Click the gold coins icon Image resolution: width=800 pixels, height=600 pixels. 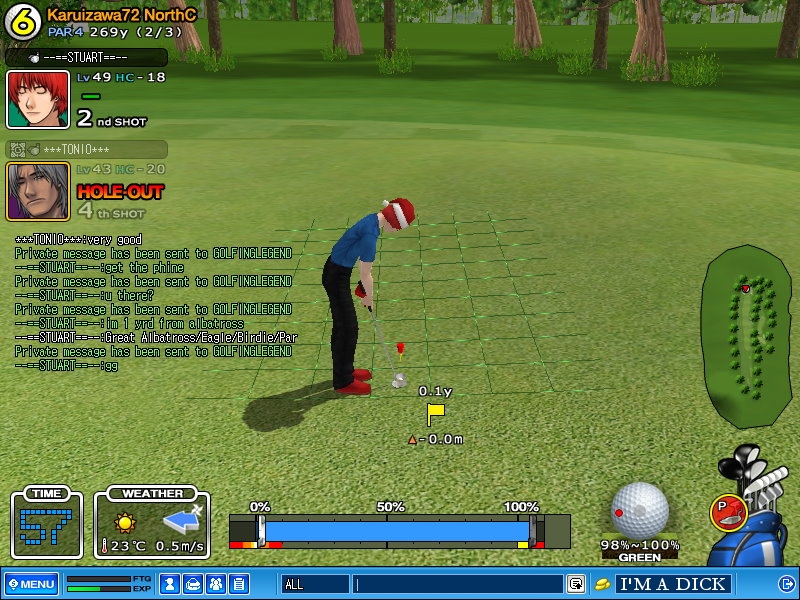pos(602,584)
